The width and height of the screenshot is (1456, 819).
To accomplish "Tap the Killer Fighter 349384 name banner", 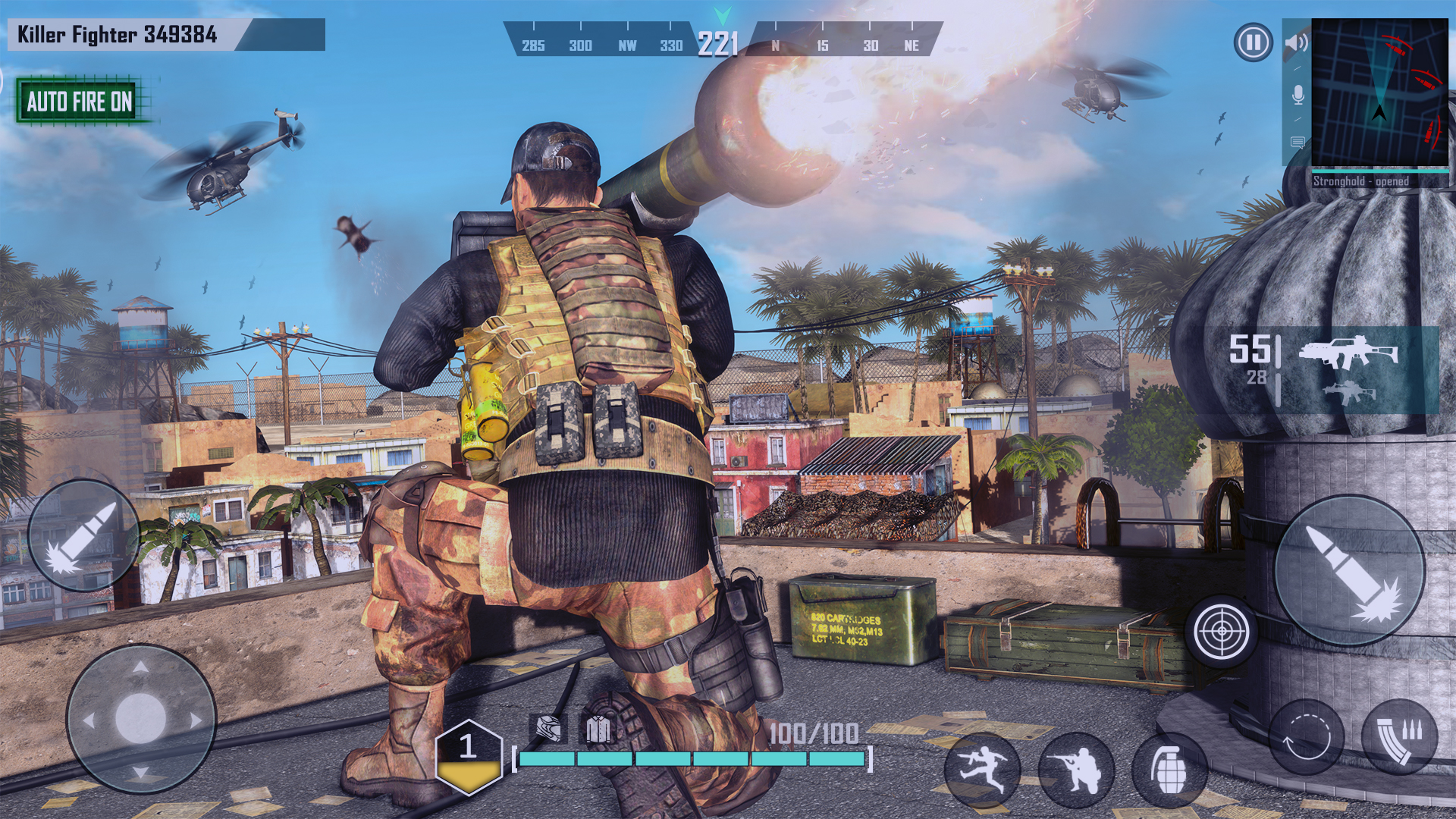I will click(118, 33).
